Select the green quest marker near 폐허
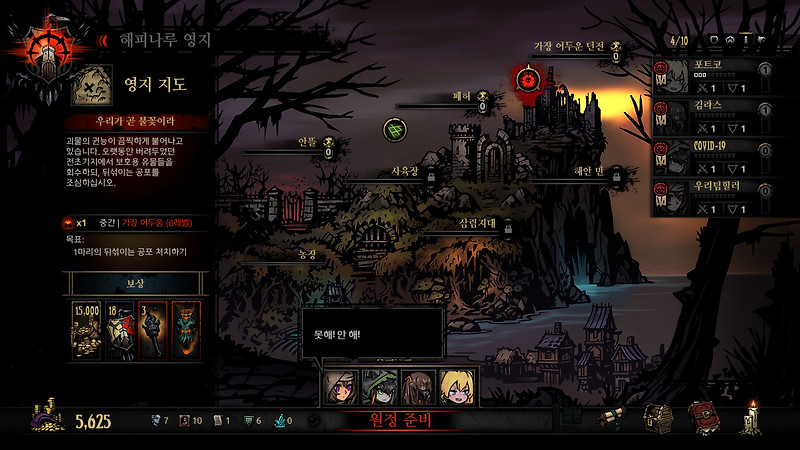The height and width of the screenshot is (450, 800). point(396,129)
